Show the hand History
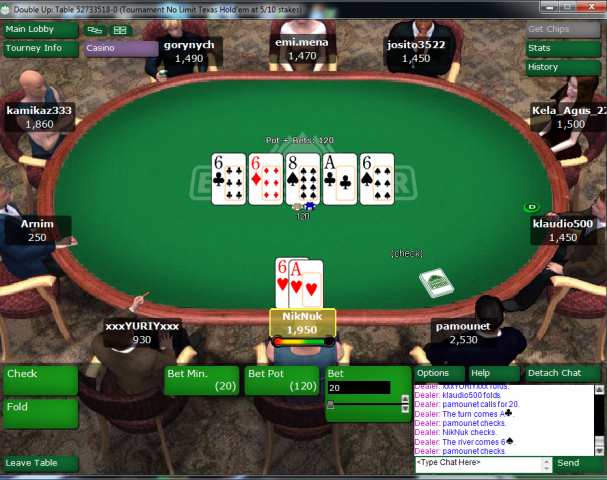 pos(564,67)
